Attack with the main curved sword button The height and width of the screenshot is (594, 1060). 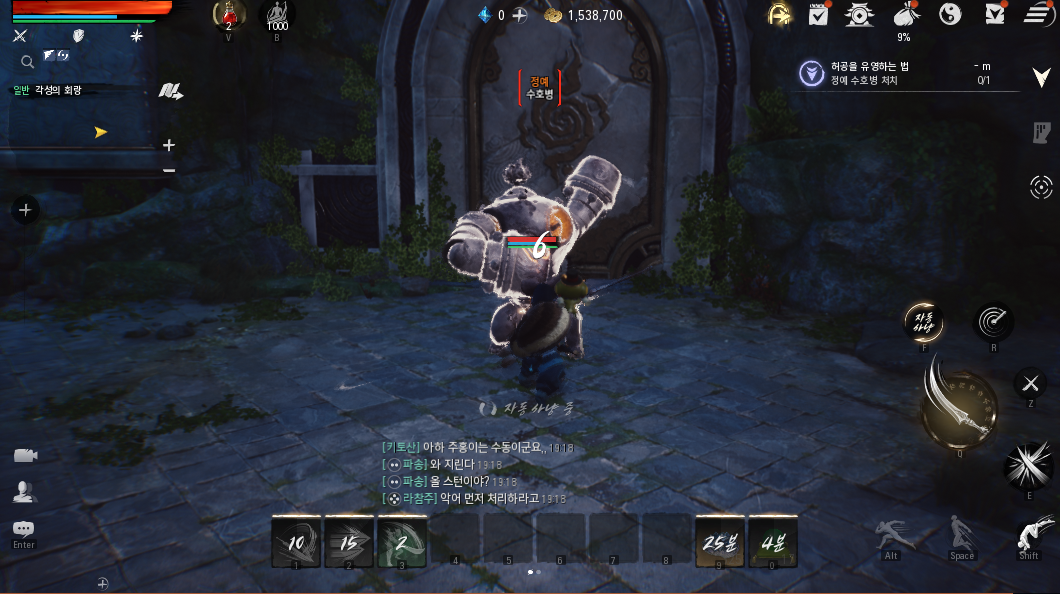pos(957,409)
